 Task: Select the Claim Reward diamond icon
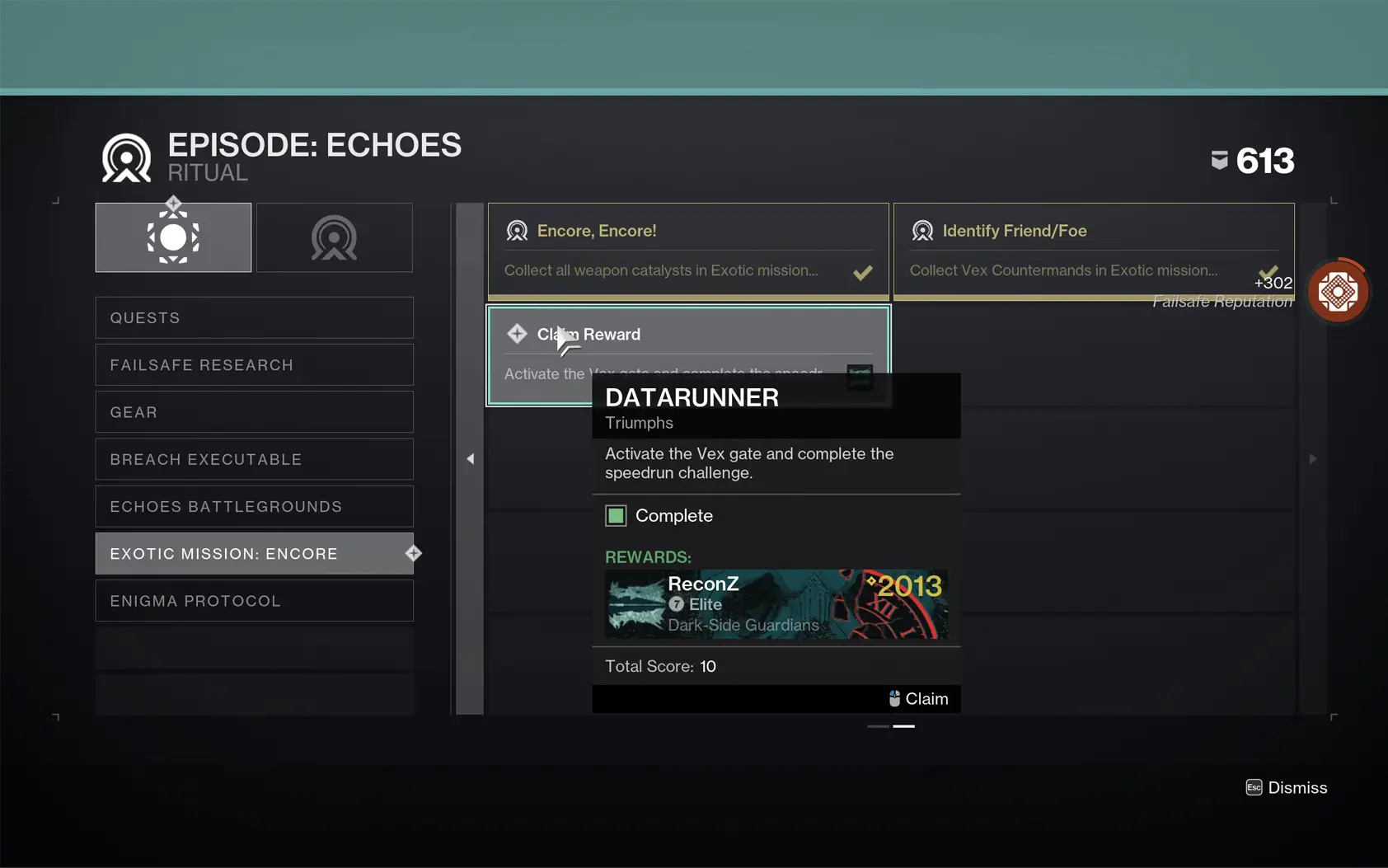click(517, 334)
